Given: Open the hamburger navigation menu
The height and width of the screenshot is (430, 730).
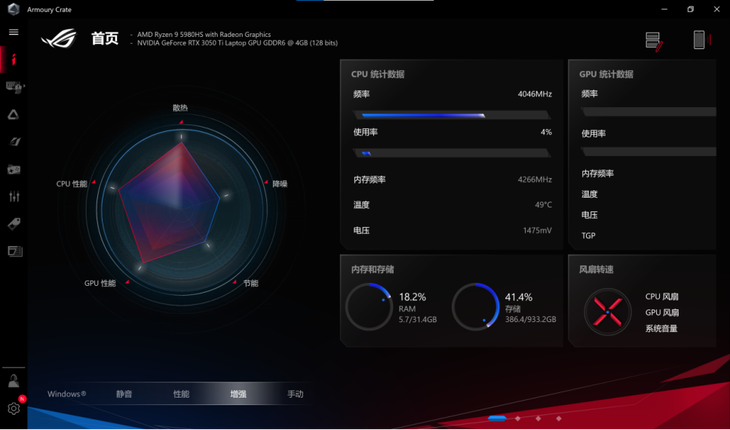Looking at the screenshot, I should point(14,32).
